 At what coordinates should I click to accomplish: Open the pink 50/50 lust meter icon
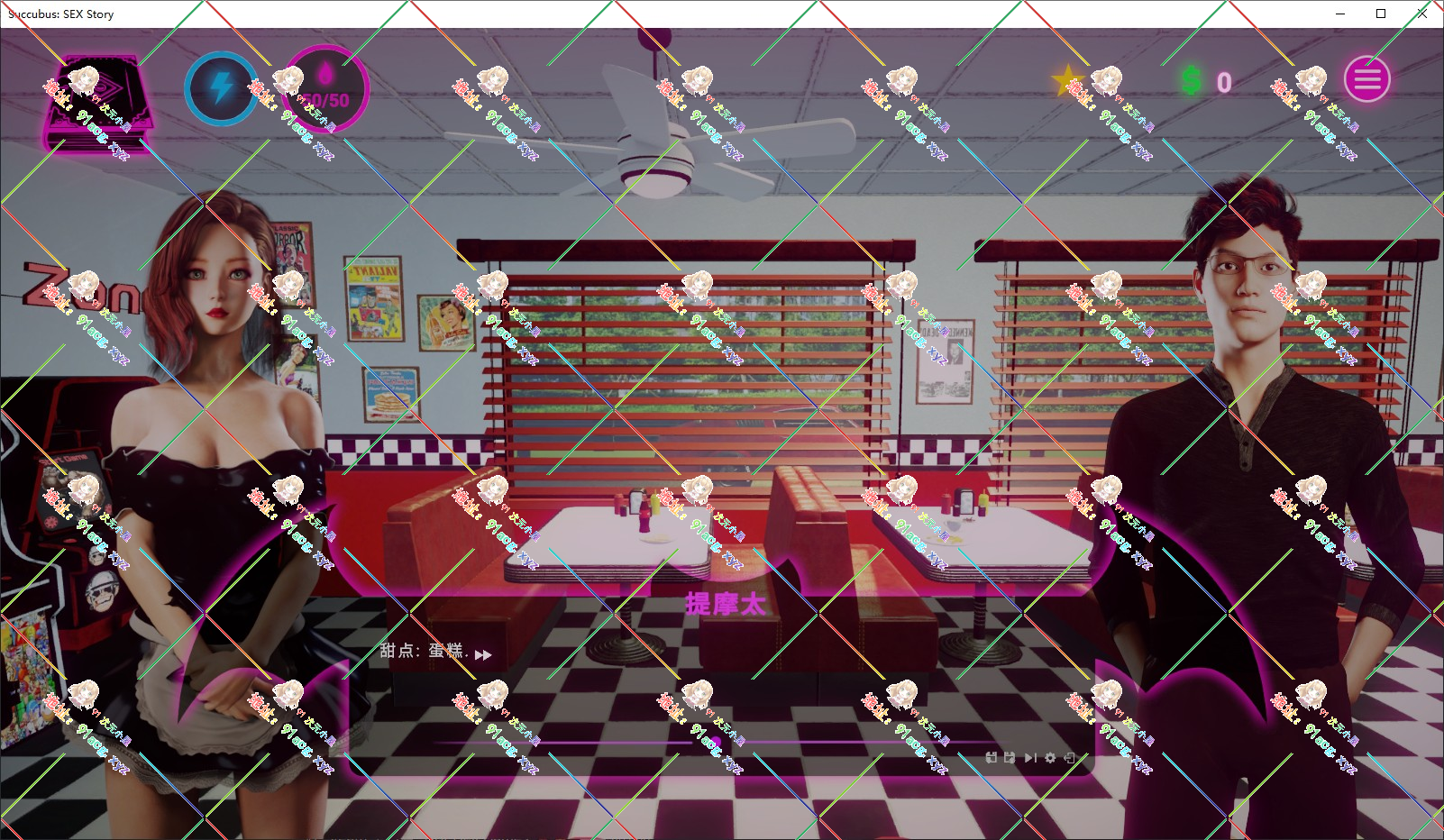pos(326,88)
